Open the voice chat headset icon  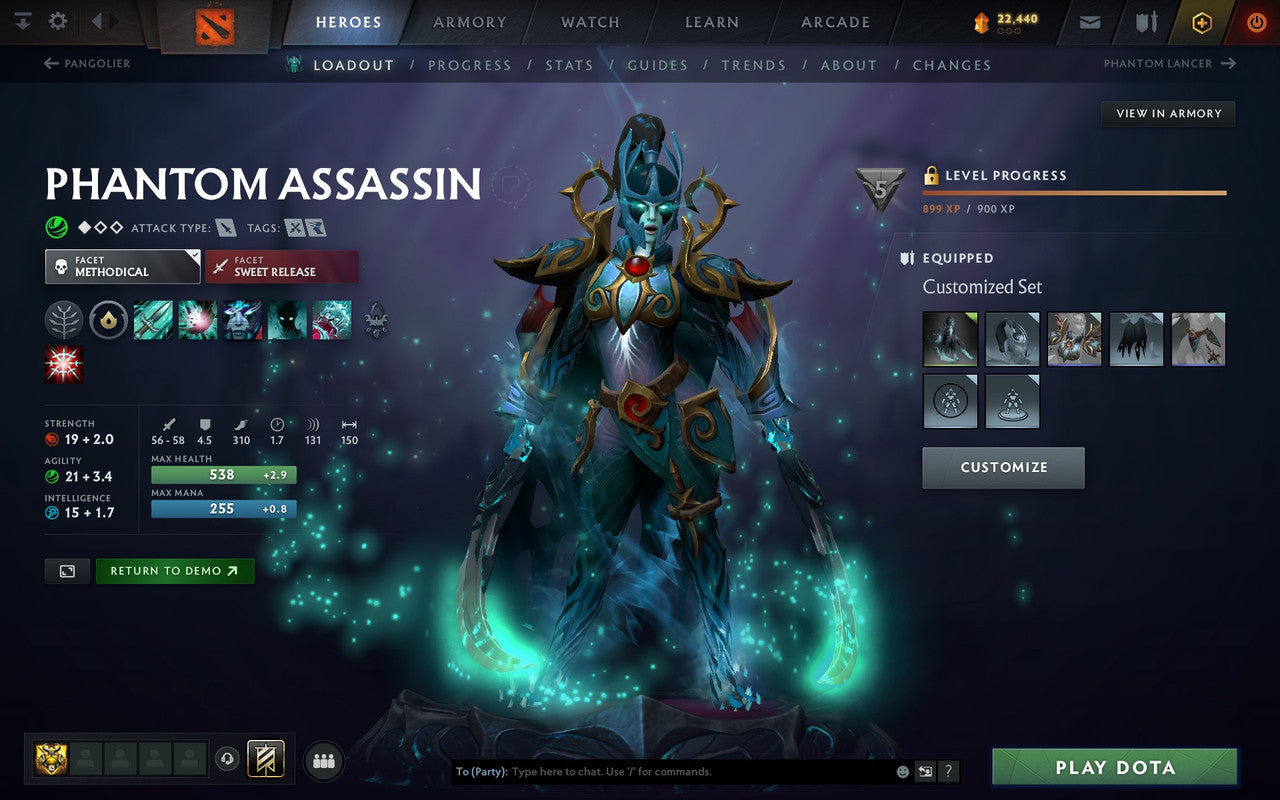pos(228,760)
